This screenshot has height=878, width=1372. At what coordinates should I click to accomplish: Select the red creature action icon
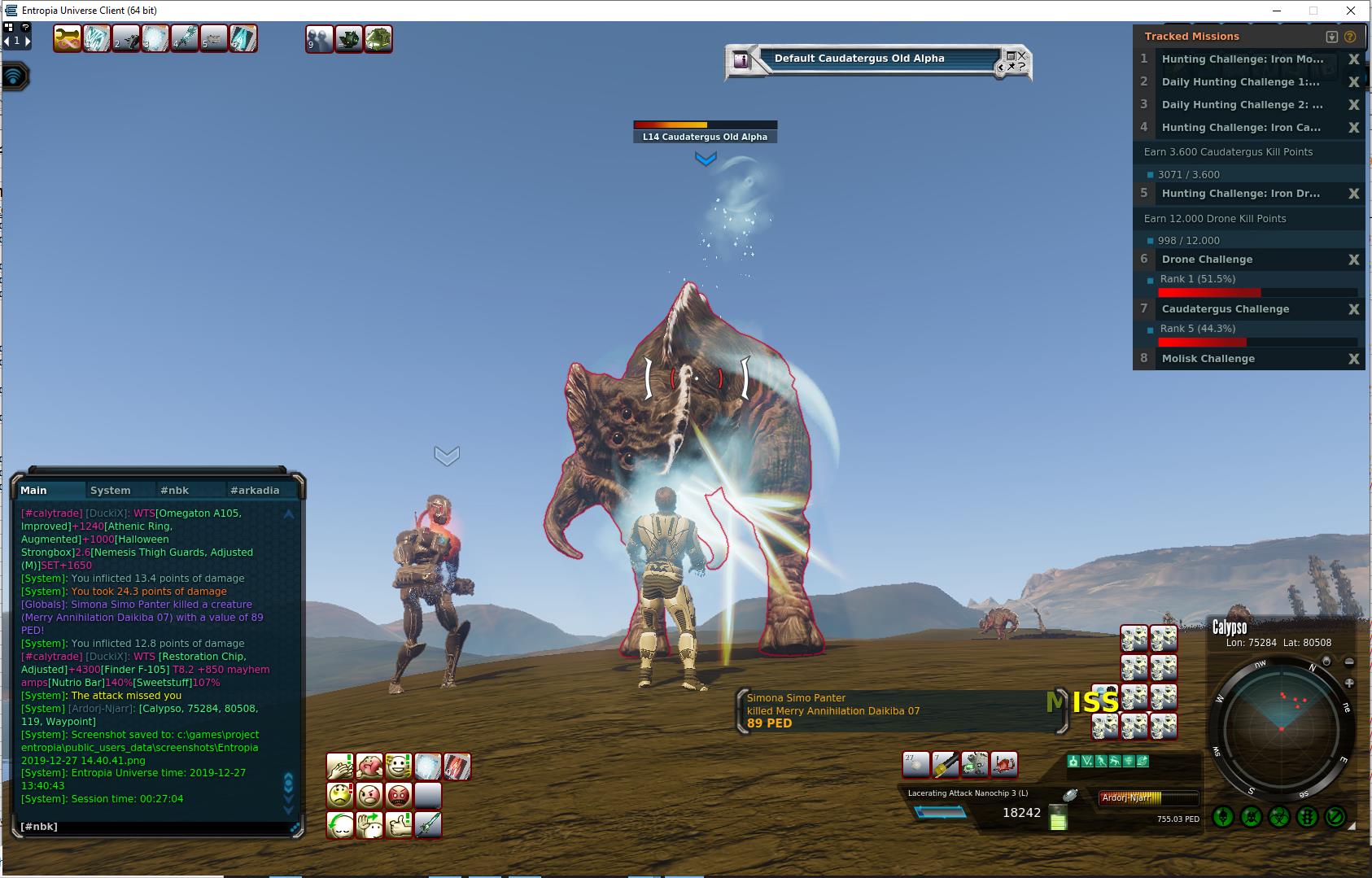tap(1004, 764)
